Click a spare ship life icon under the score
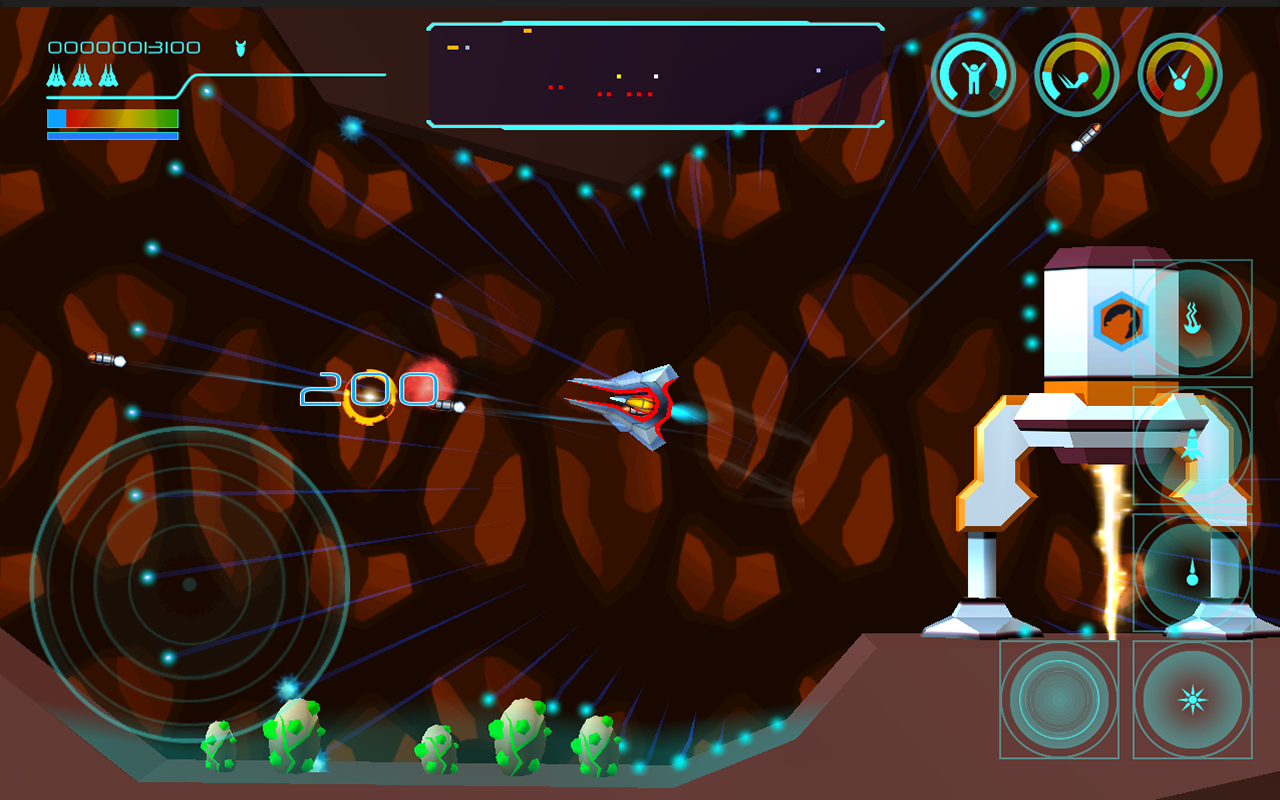The width and height of the screenshot is (1280, 800). pos(55,75)
